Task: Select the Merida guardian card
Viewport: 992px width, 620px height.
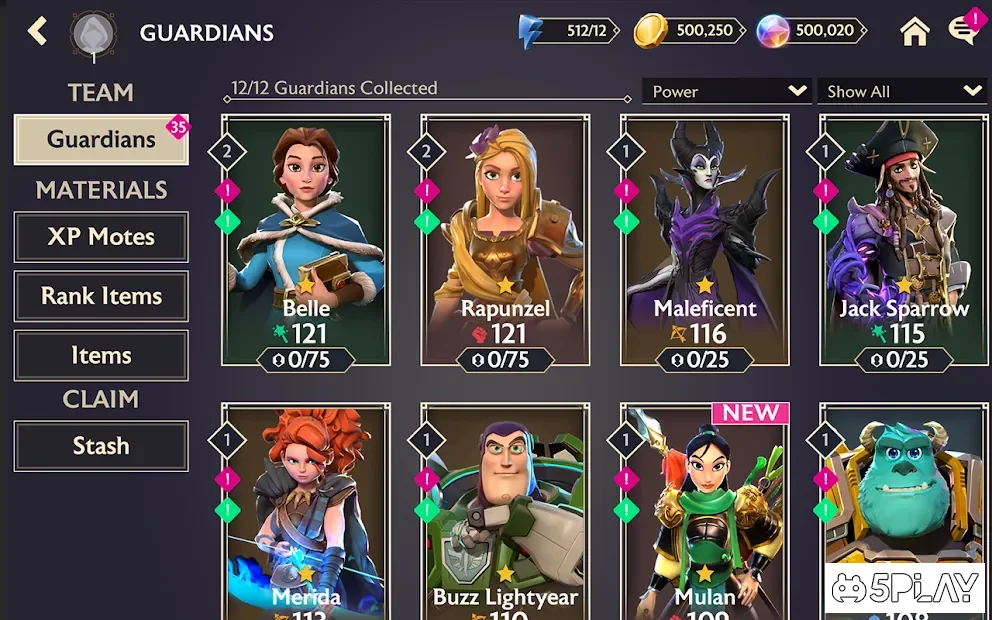Action: click(x=305, y=510)
